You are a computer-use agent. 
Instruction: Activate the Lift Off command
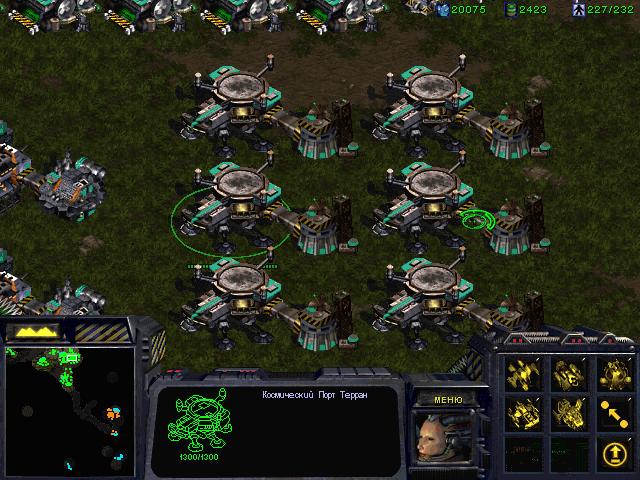tap(613, 449)
